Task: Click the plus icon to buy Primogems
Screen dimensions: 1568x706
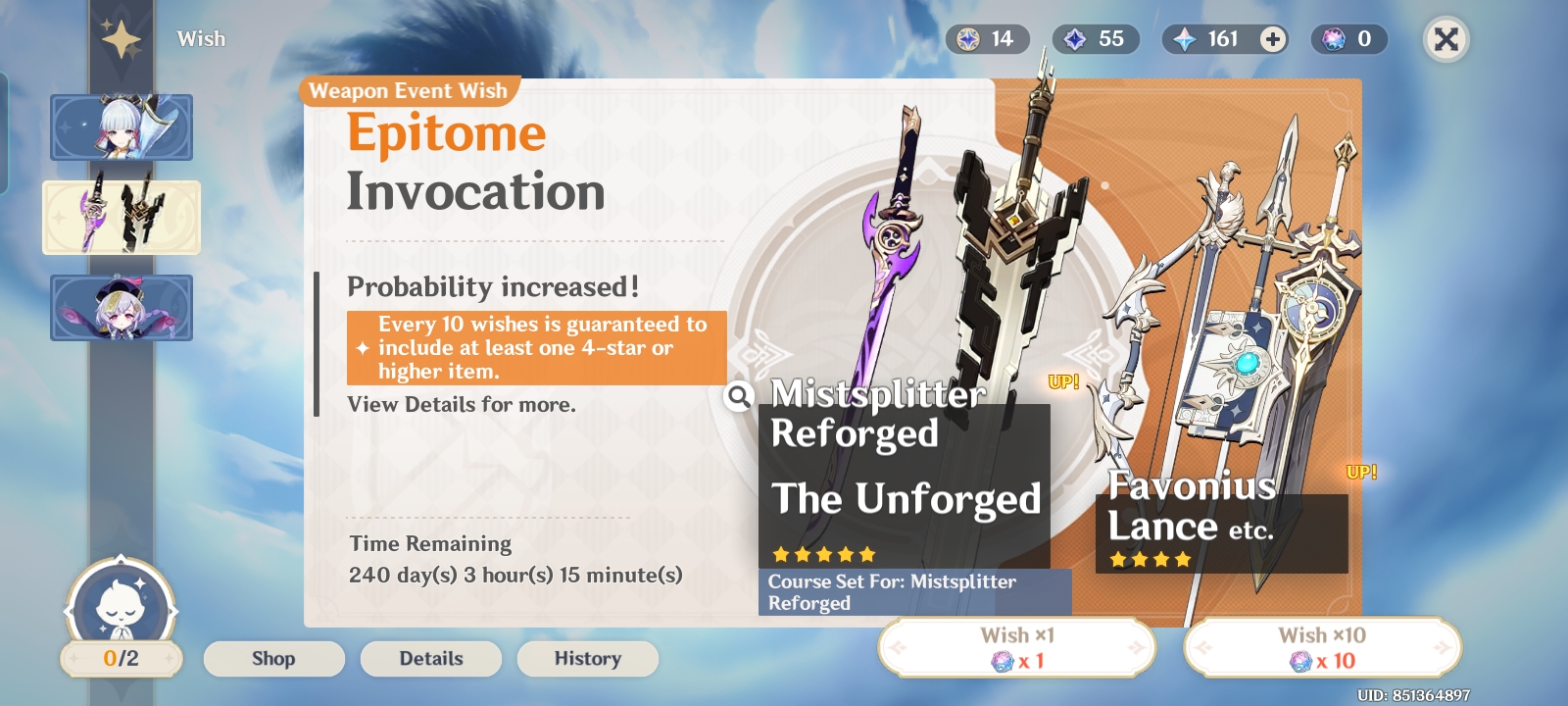Action: pyautogui.click(x=1272, y=39)
